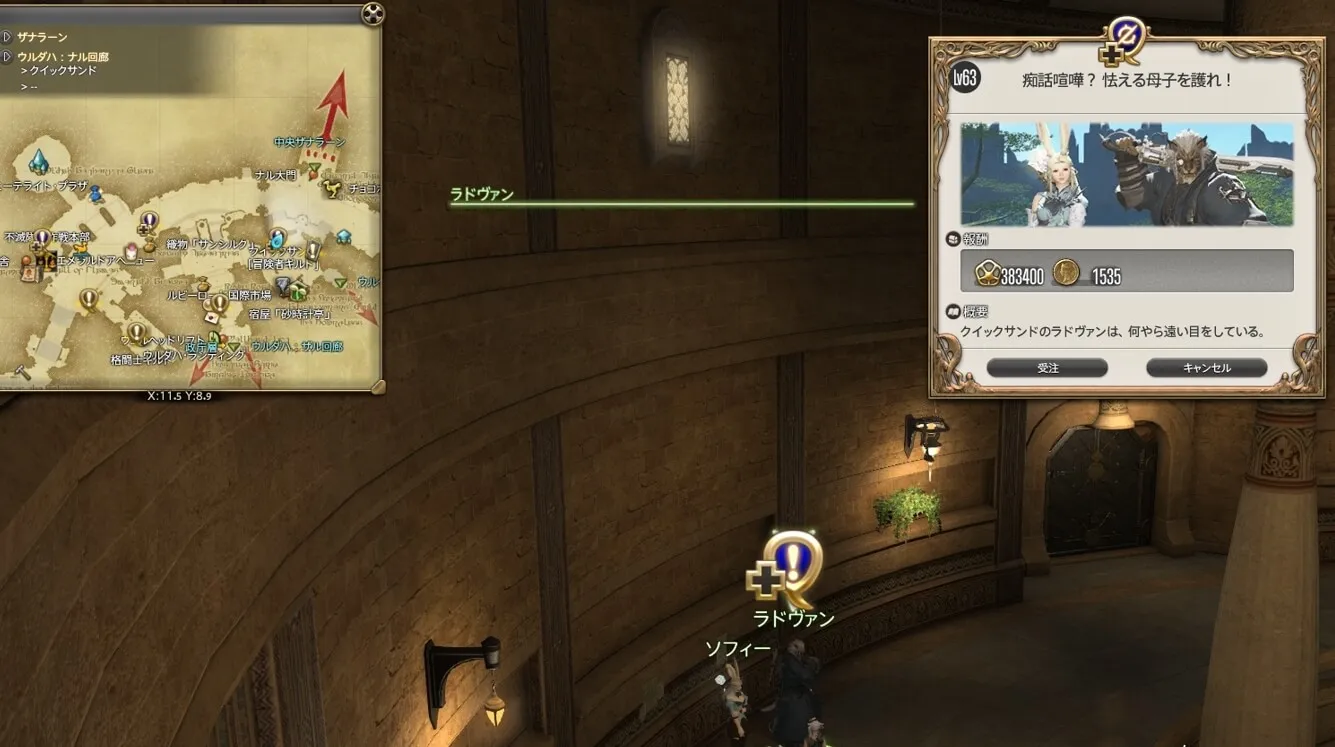The image size is (1335, 747).
Task: Decline the quest with キャンセル
Action: [x=1206, y=368]
